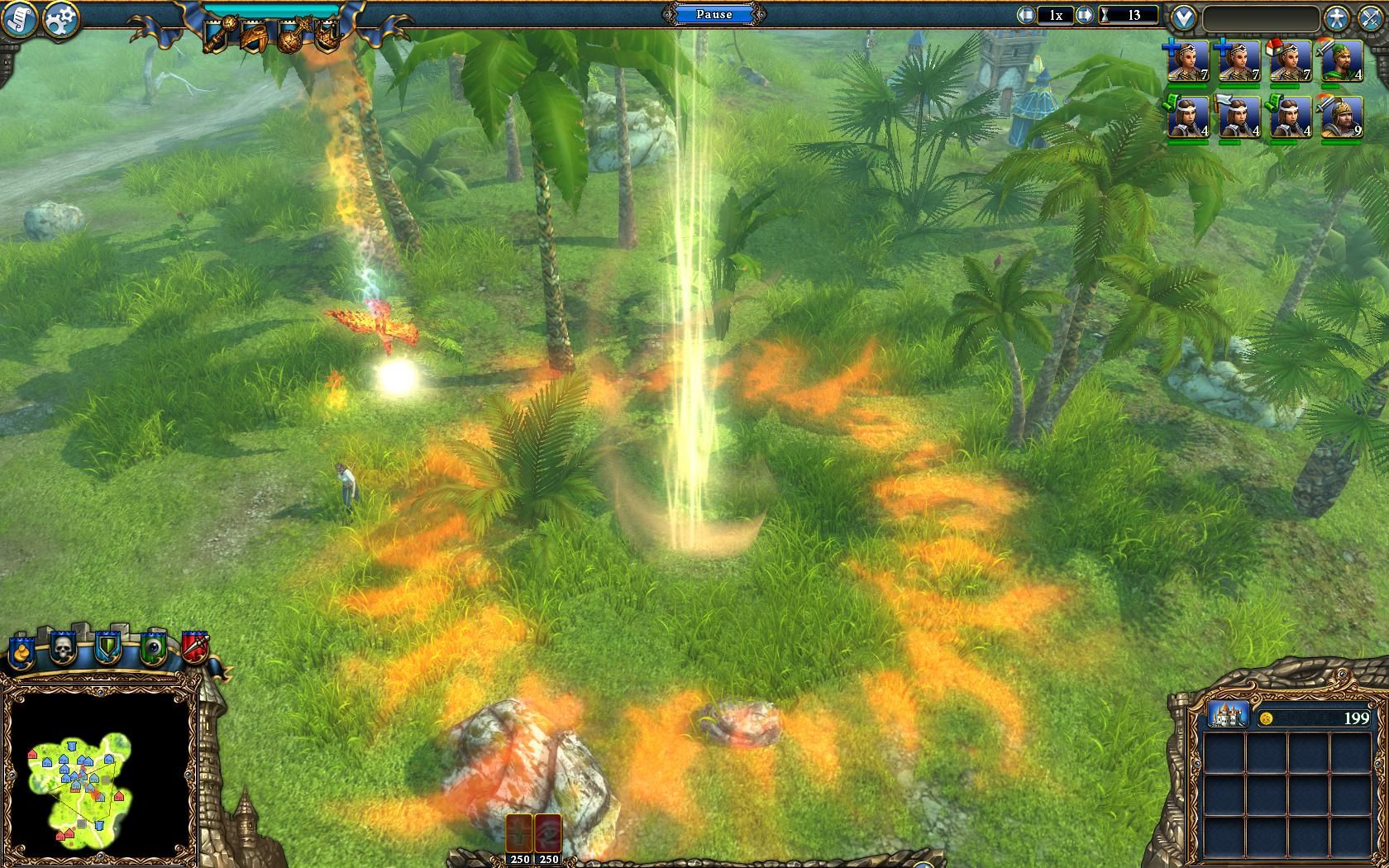
Task: Select the gold-helmeted warrior portrait, level 9
Action: coord(1341,118)
